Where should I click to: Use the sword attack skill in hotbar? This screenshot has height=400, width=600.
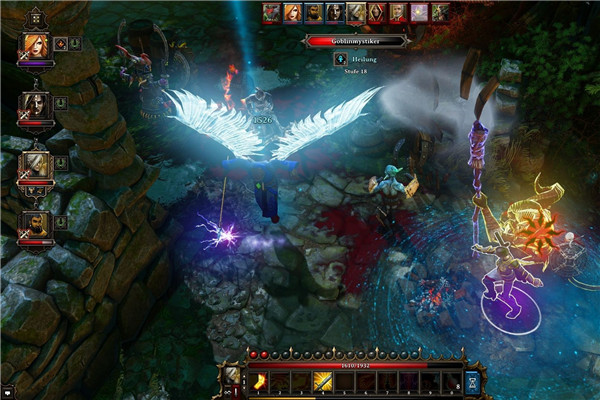(x=323, y=381)
